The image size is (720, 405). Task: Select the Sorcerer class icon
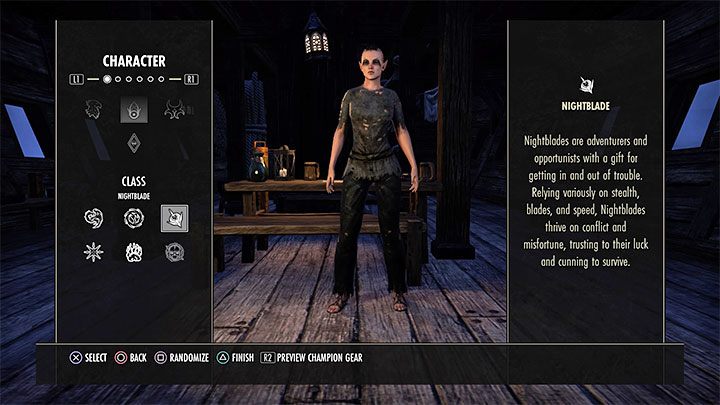pyautogui.click(x=133, y=218)
